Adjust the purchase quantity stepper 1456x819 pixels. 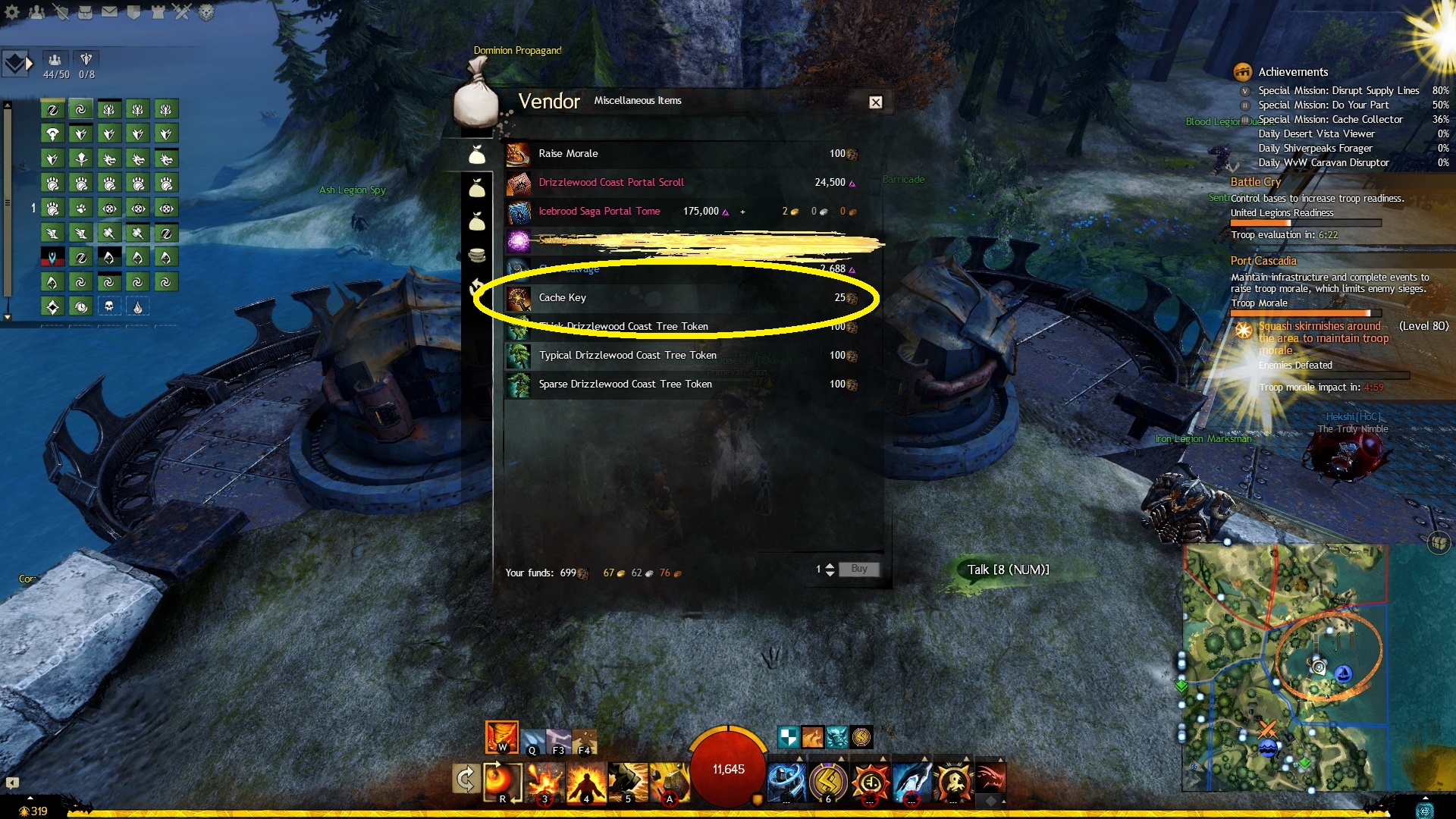[x=830, y=569]
